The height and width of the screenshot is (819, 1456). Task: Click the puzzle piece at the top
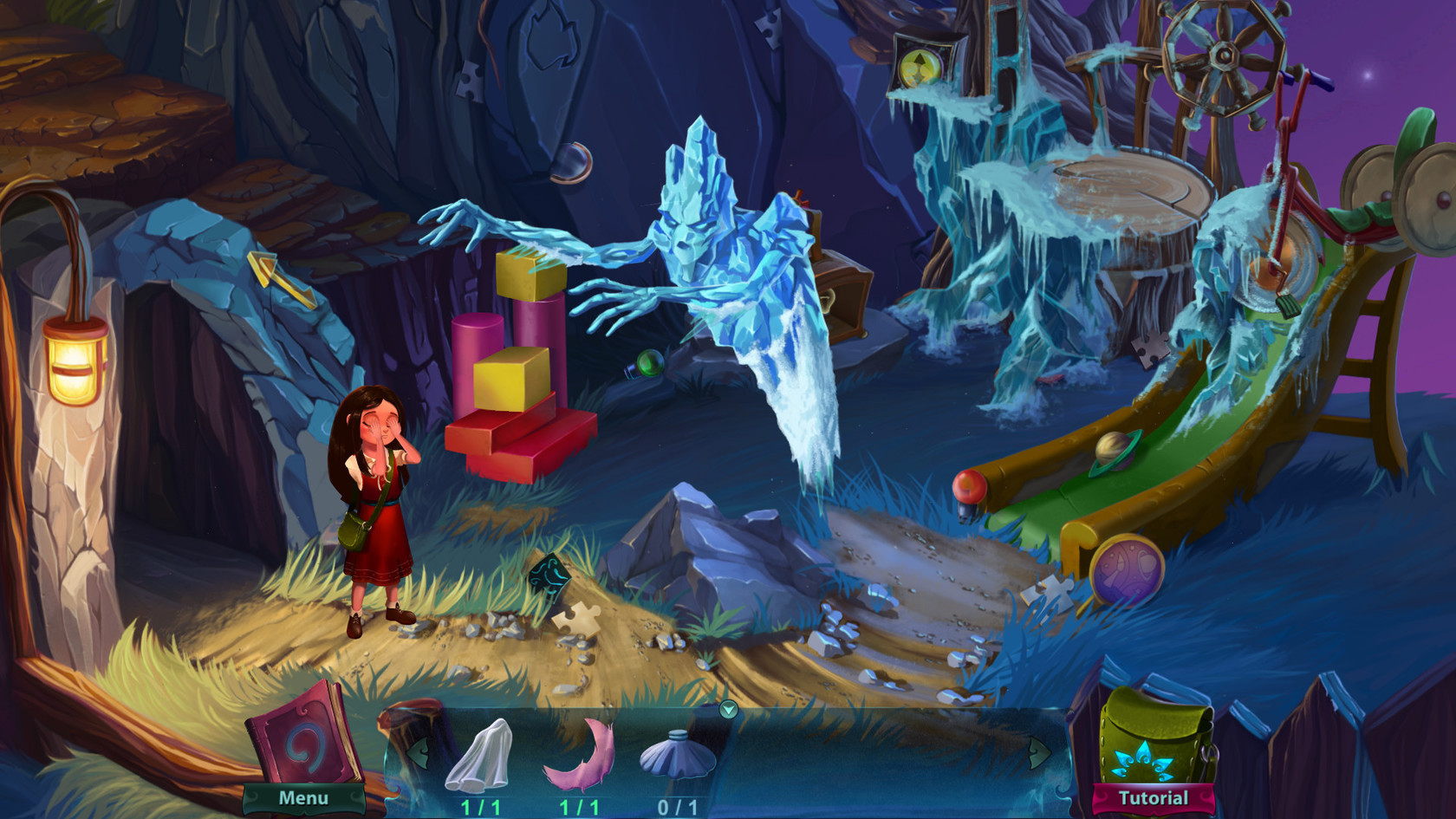click(x=770, y=30)
